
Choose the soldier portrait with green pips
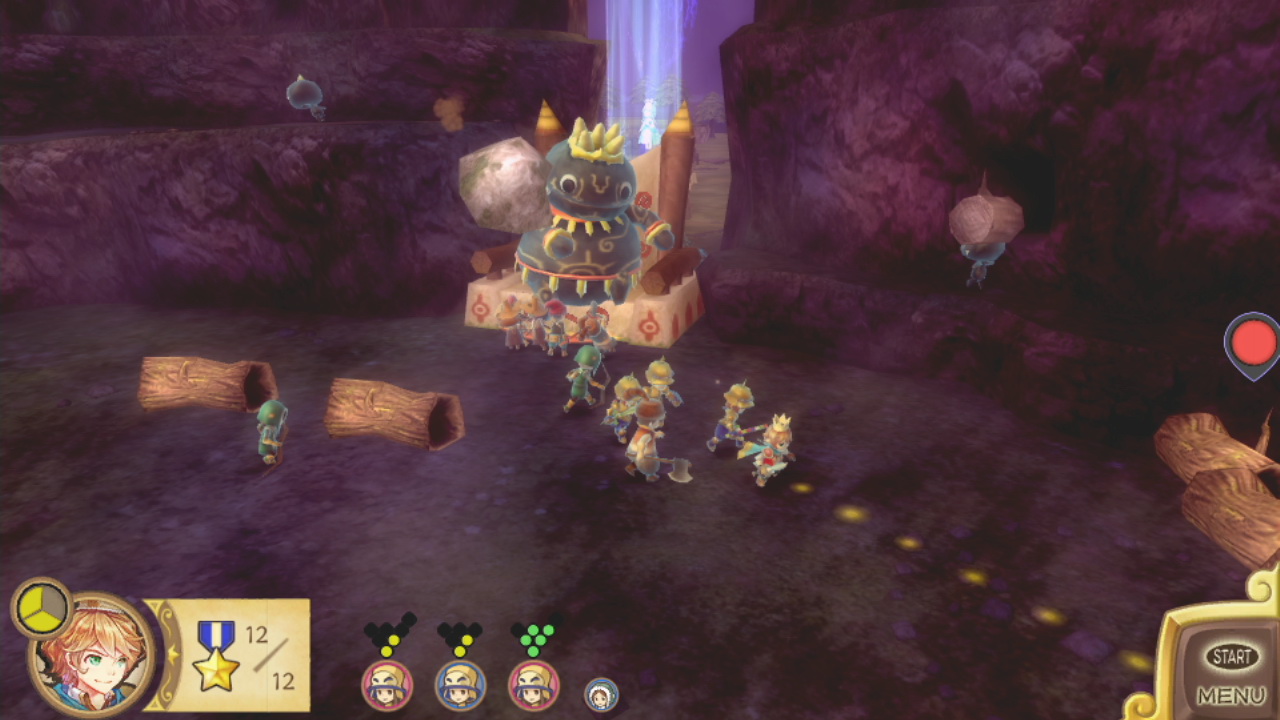[533, 686]
